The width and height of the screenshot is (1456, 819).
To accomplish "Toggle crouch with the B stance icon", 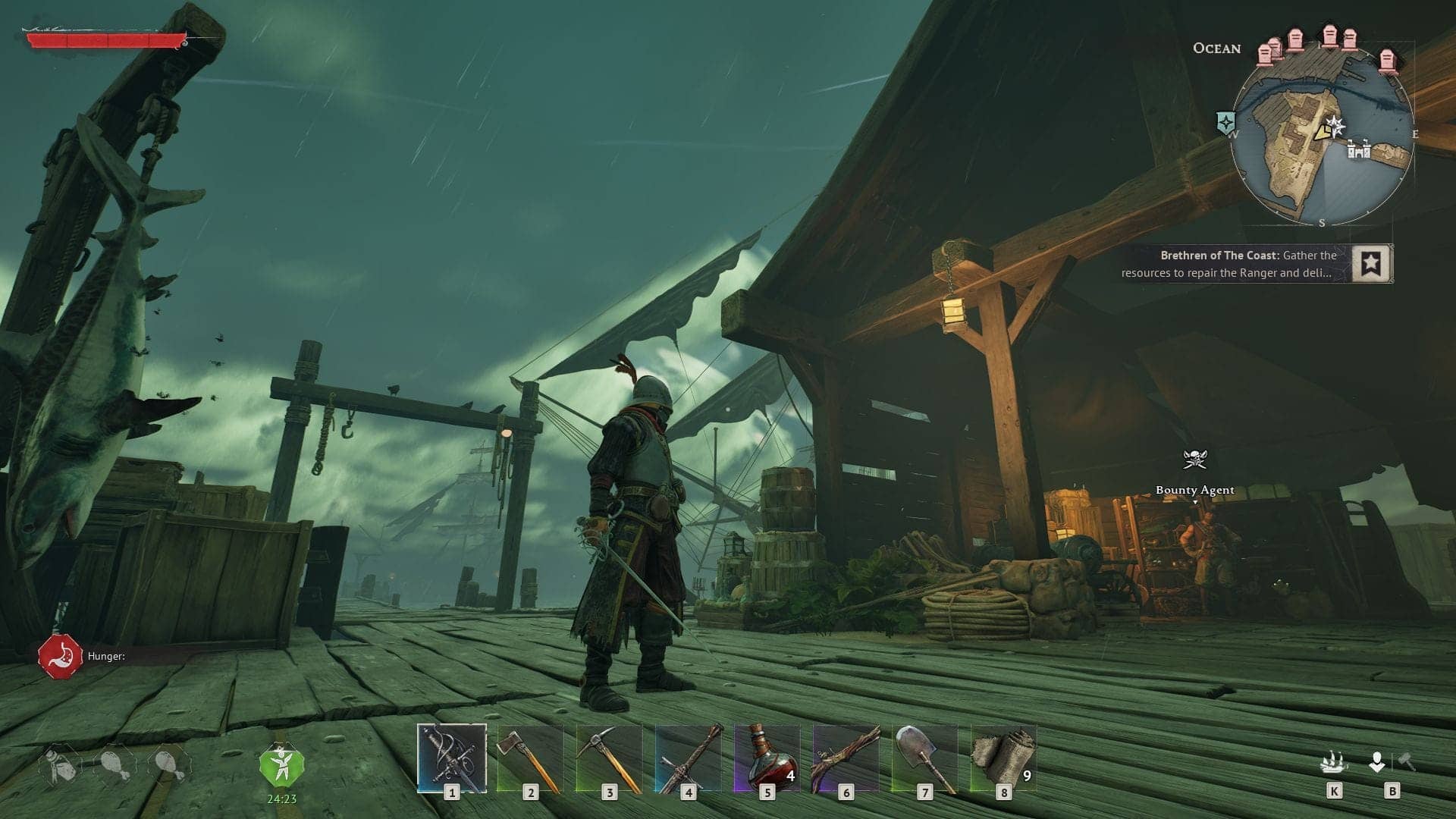I will click(x=1377, y=760).
